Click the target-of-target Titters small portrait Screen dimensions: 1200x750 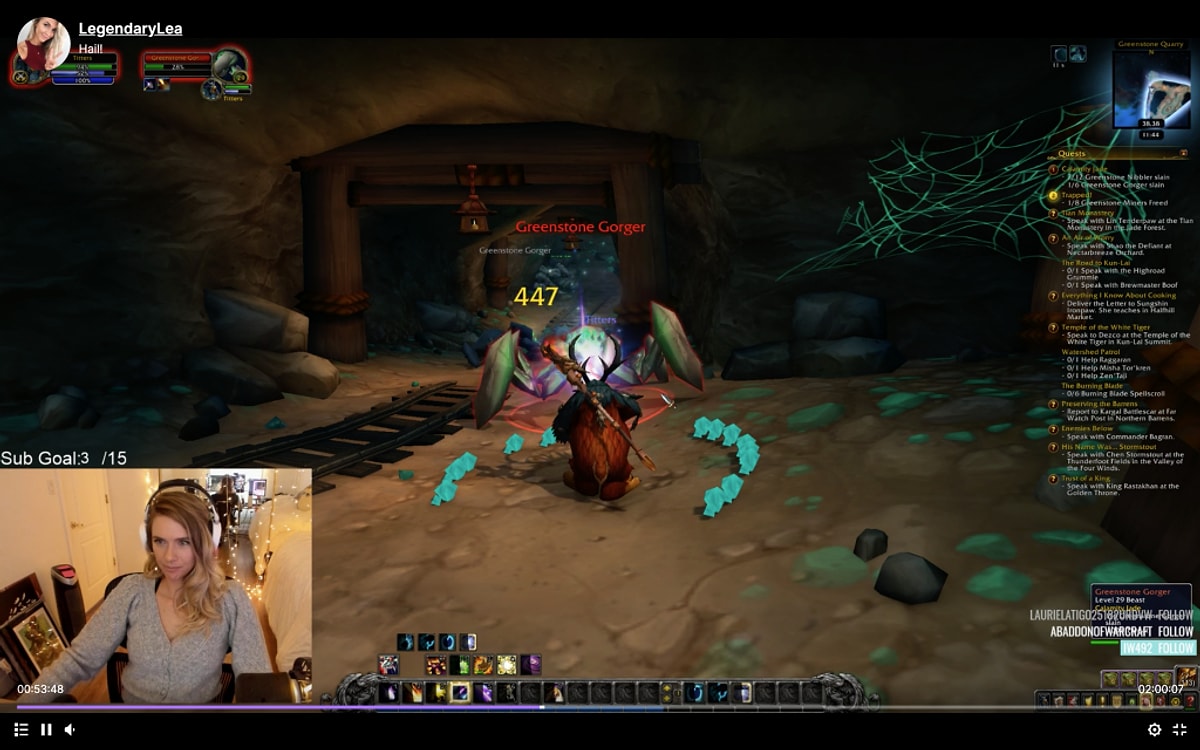(212, 89)
